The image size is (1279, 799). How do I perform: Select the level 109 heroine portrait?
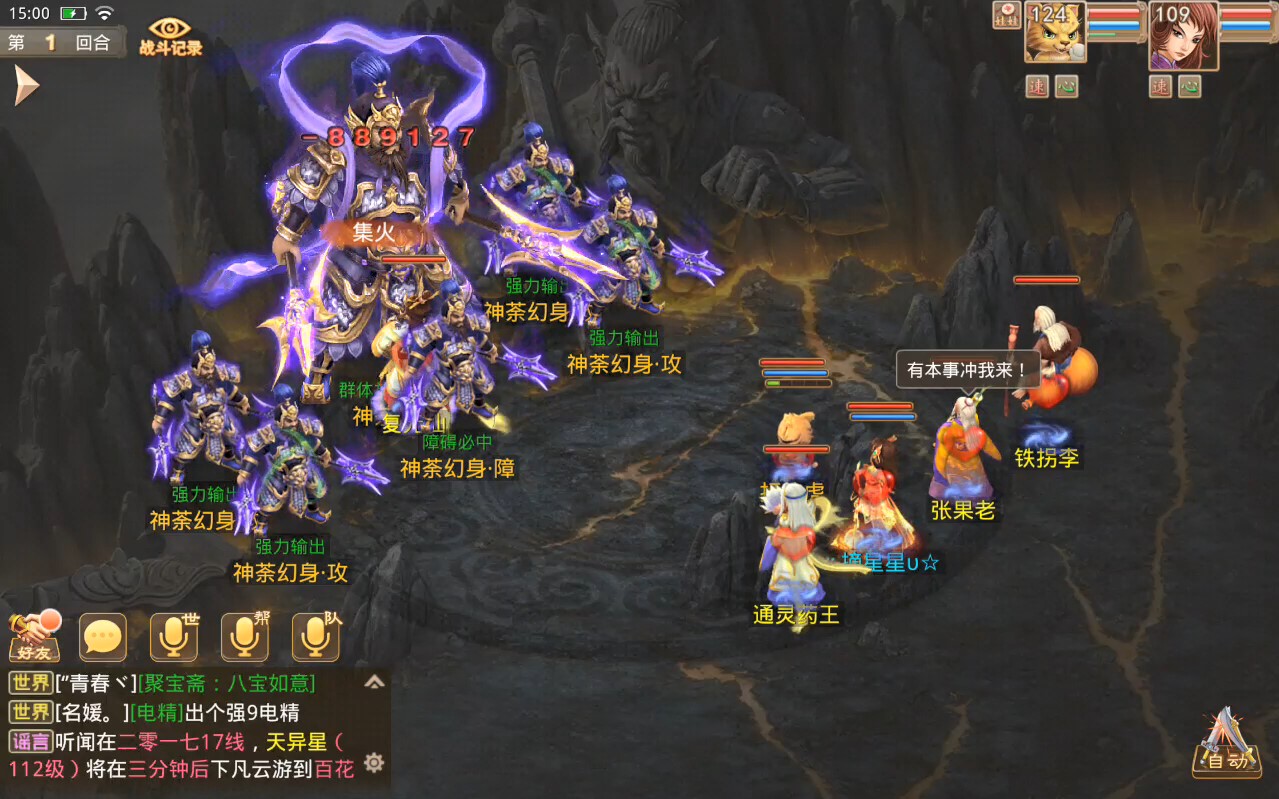point(1183,34)
